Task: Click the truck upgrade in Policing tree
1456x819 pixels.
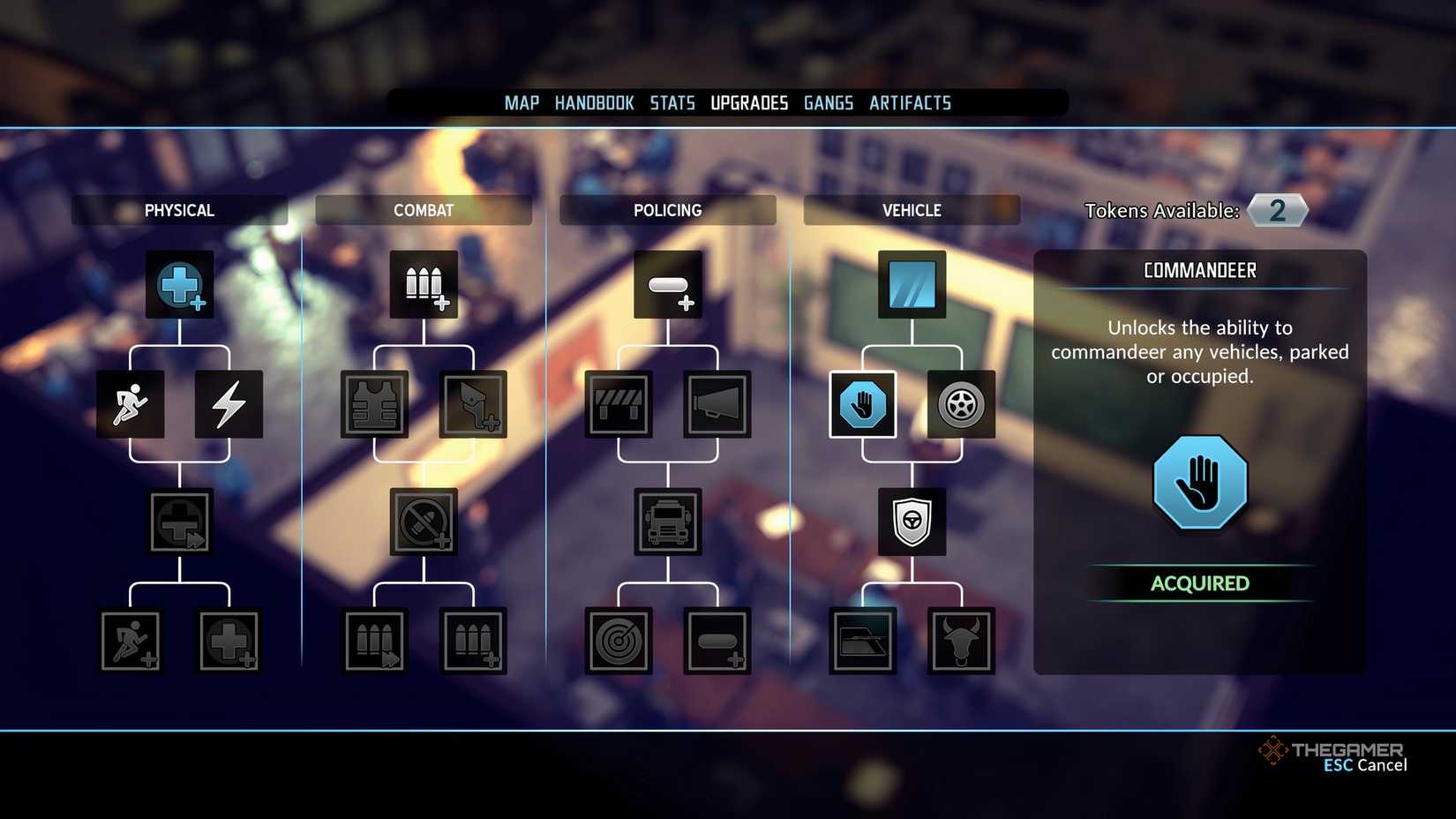Action: pyautogui.click(x=668, y=522)
